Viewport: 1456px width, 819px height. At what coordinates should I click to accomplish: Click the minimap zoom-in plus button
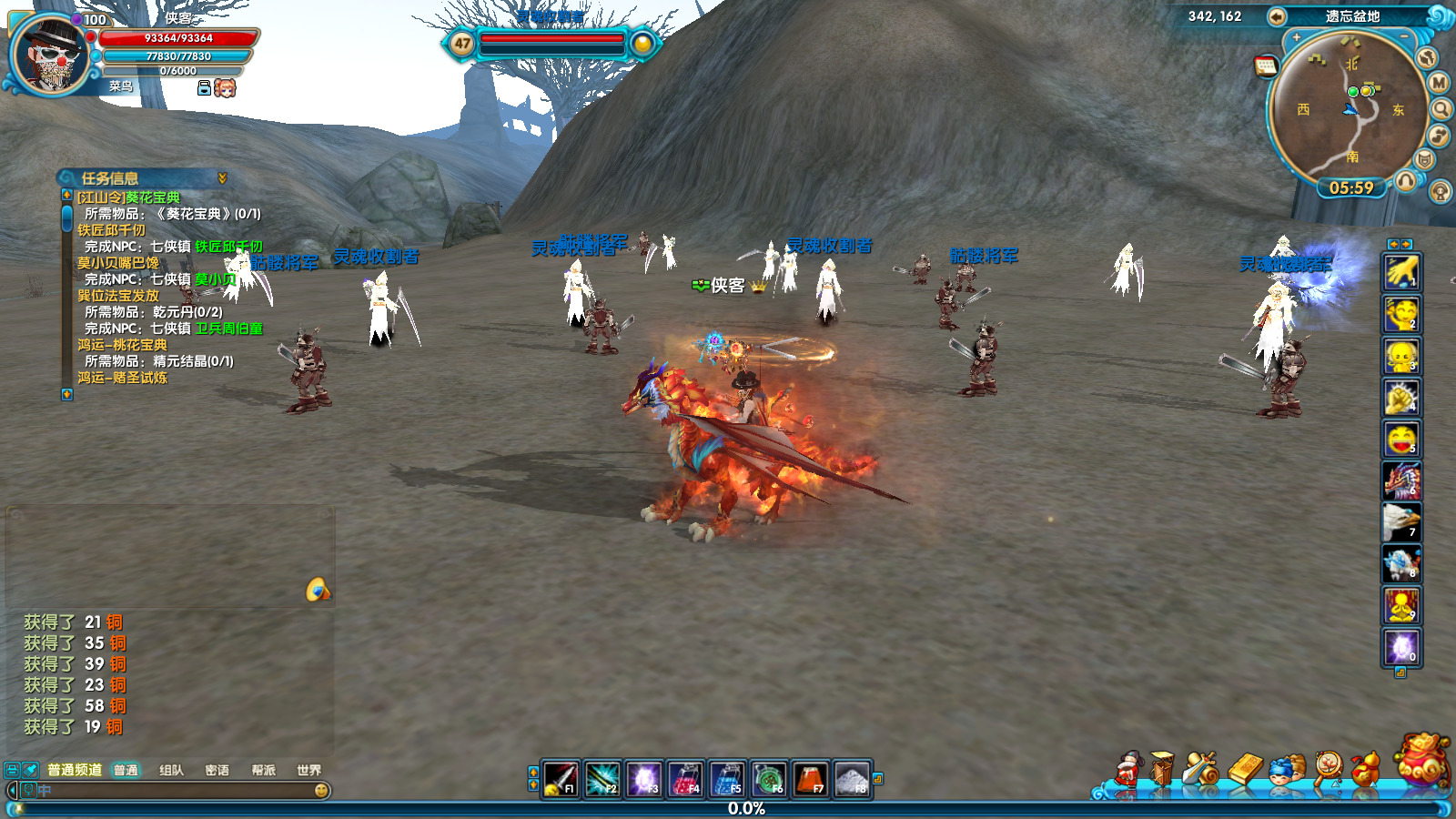[1296, 37]
